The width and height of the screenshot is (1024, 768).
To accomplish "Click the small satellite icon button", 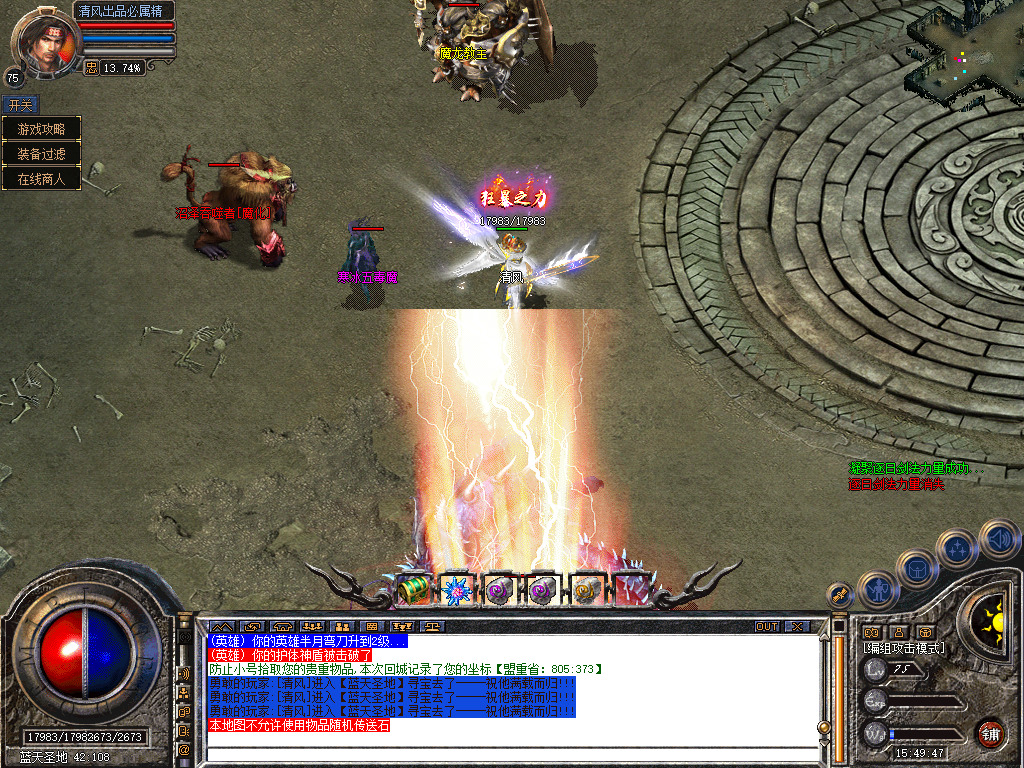I will pos(840,596).
